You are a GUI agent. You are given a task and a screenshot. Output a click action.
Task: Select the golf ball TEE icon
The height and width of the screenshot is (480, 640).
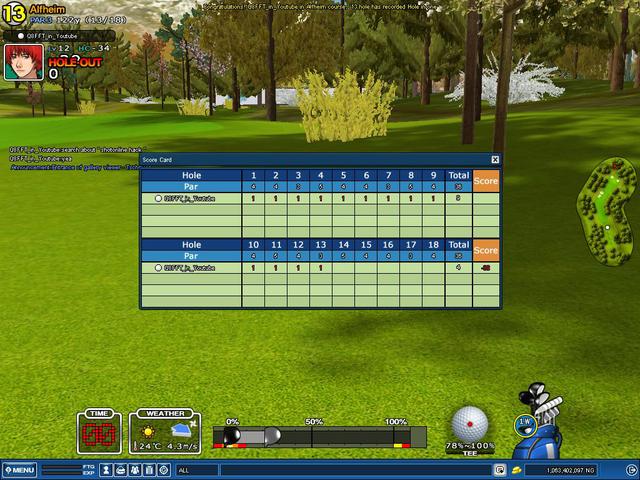[469, 424]
